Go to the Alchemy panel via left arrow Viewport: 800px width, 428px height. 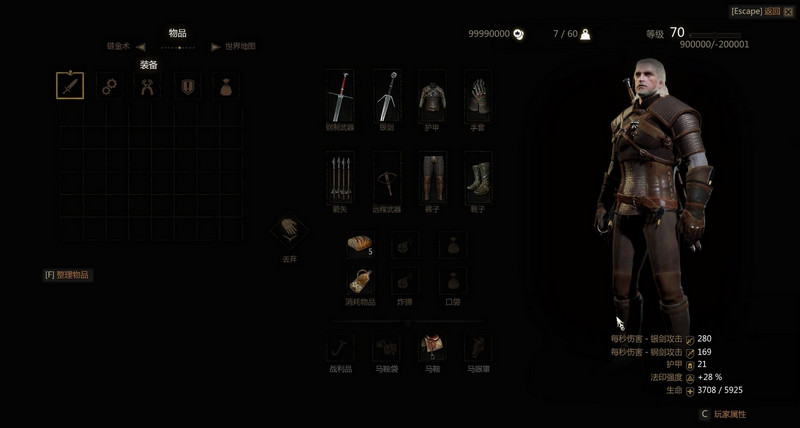(141, 46)
